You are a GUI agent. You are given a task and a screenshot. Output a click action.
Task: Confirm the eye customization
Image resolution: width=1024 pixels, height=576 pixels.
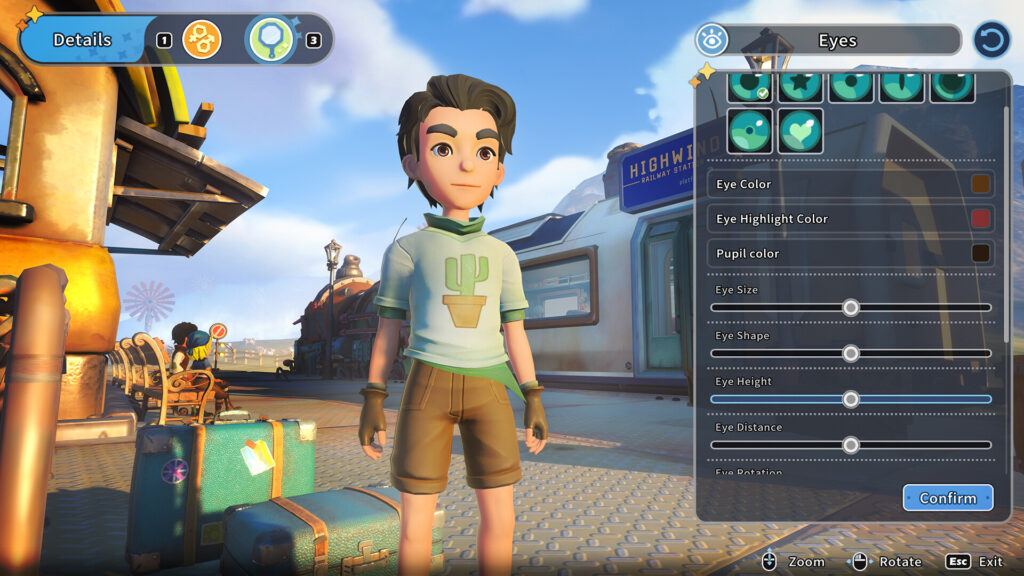coord(947,498)
